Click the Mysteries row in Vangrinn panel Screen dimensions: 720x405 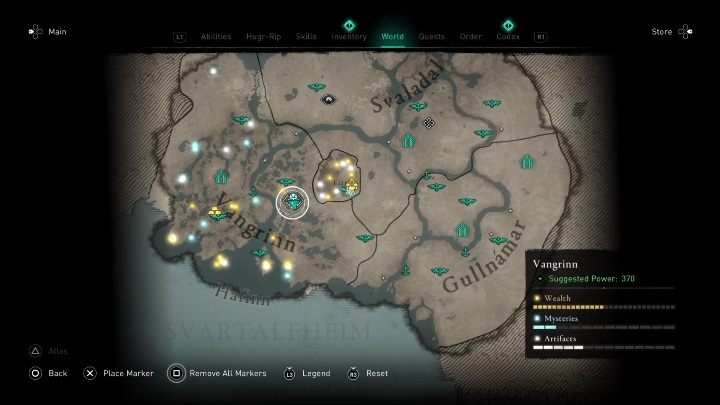point(600,322)
